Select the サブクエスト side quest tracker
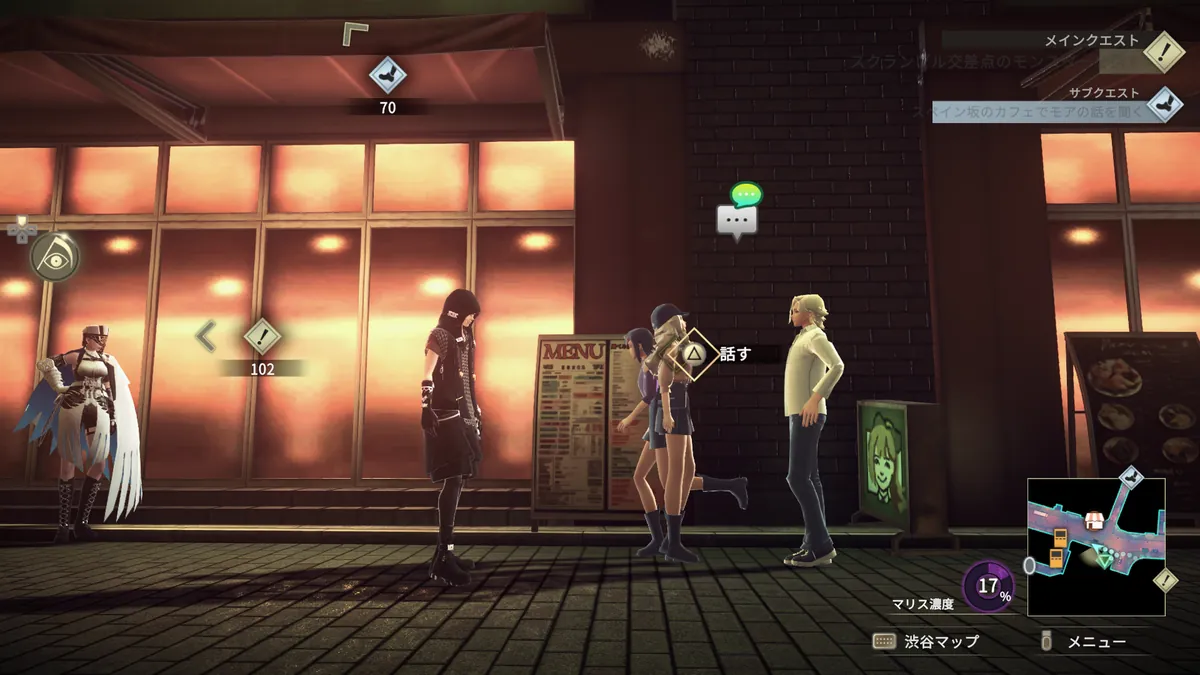Viewport: 1200px width, 675px height. pyautogui.click(x=1163, y=105)
